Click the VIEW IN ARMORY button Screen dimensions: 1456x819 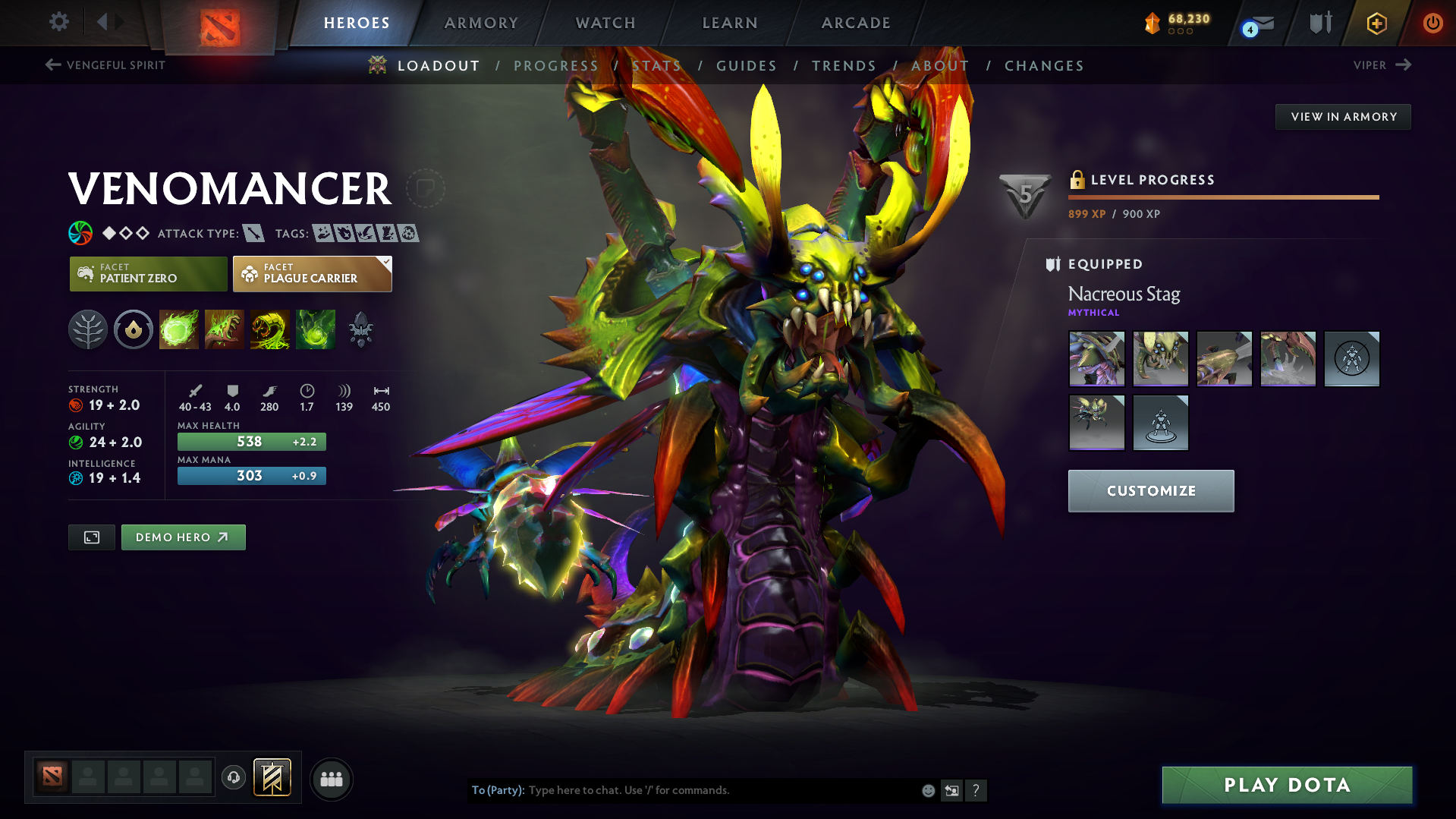tap(1342, 116)
